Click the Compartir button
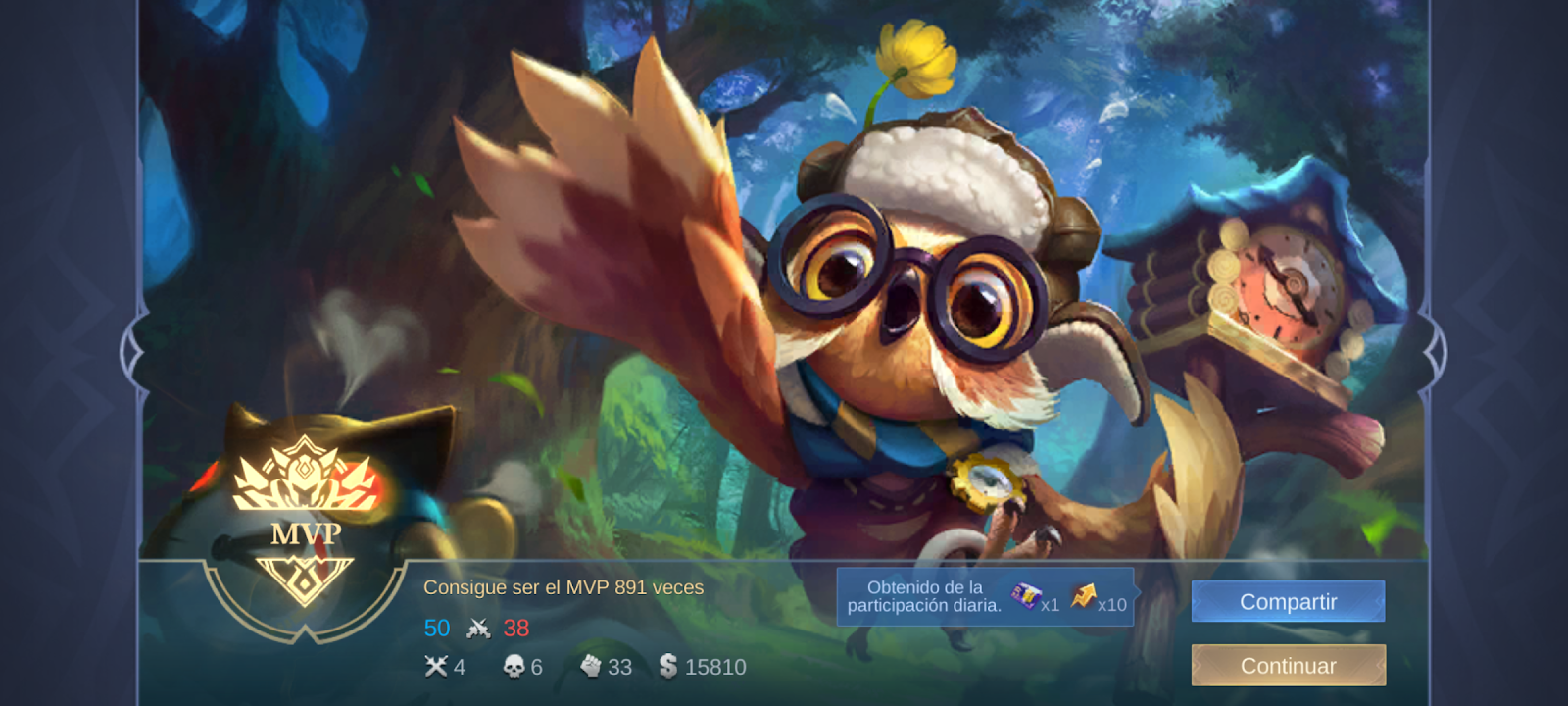 [1288, 601]
